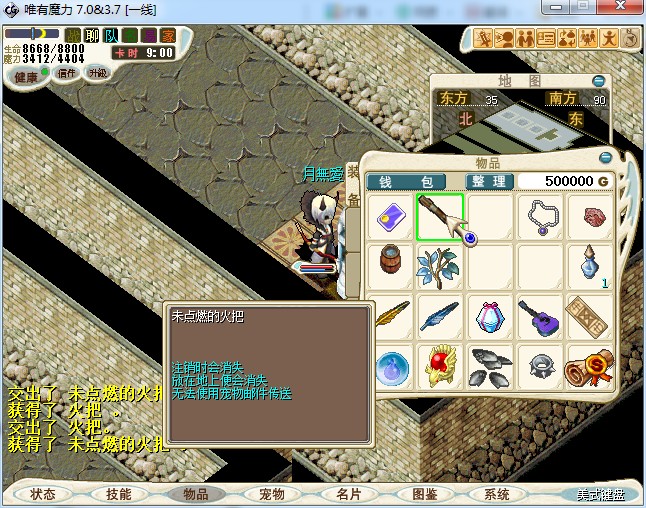This screenshot has width=646, height=508.
Task: Open the 状态 status menu
Action: tap(43, 494)
